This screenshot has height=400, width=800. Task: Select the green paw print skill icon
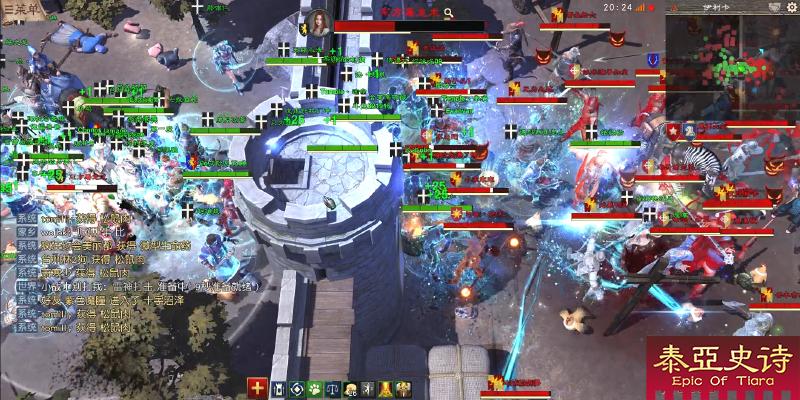(x=315, y=388)
